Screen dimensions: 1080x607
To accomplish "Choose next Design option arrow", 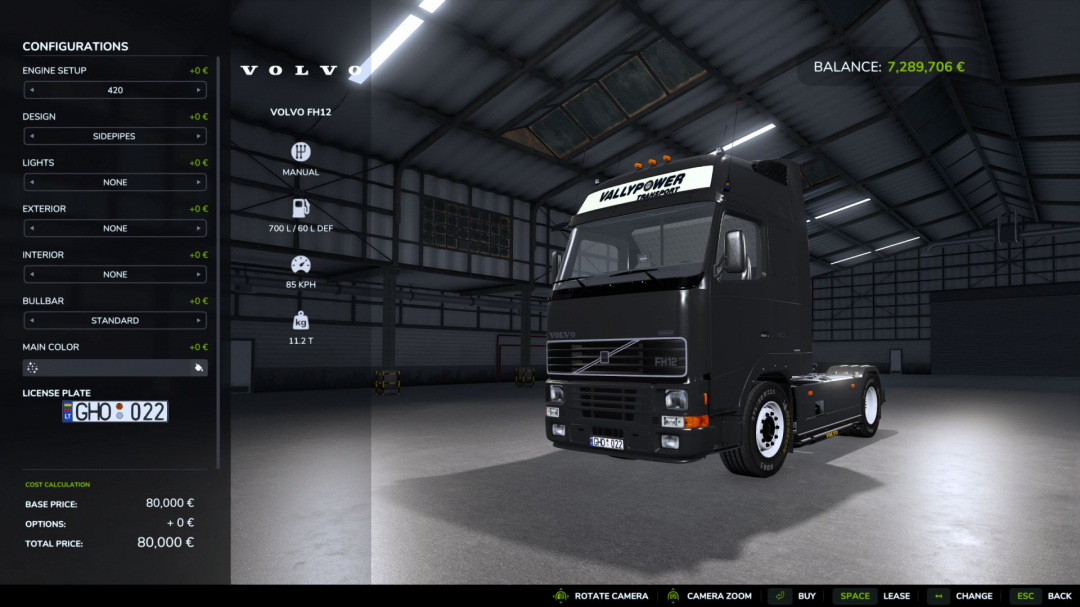I will [199, 136].
